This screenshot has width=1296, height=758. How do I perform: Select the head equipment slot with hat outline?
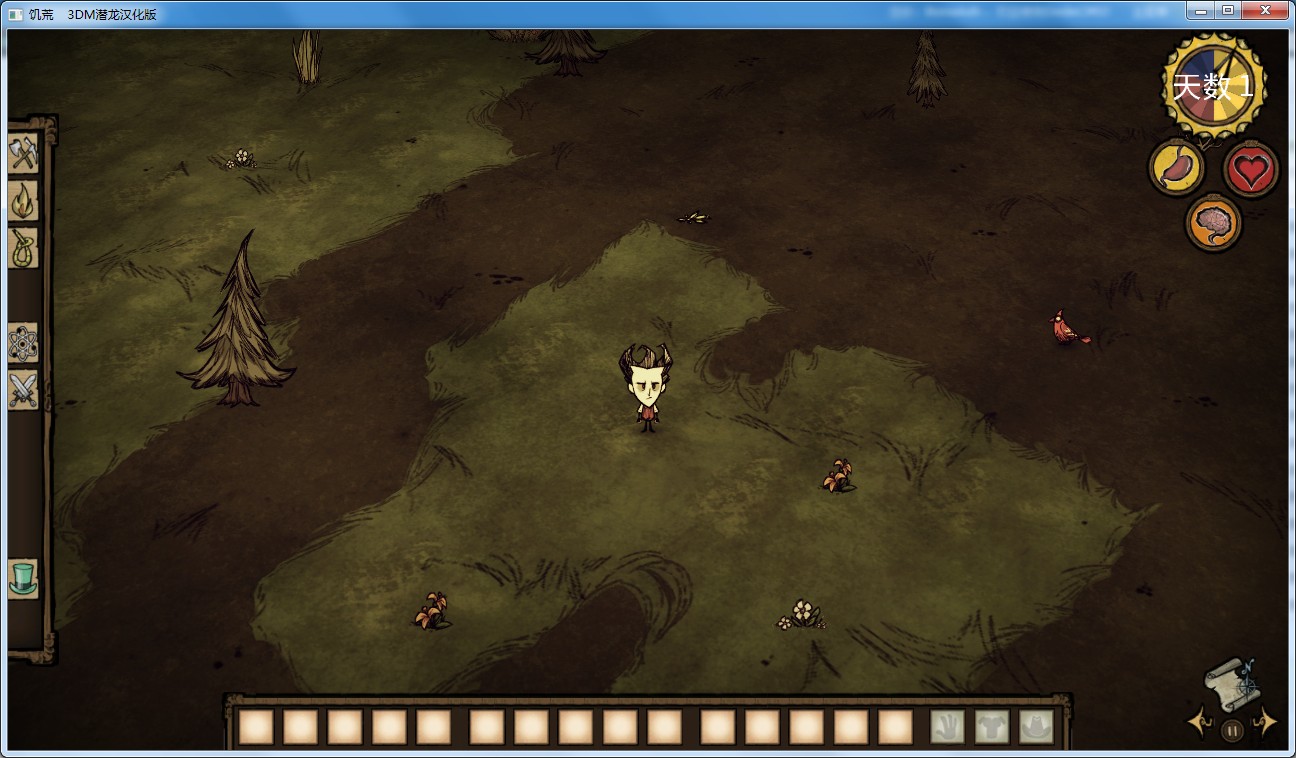[1036, 727]
